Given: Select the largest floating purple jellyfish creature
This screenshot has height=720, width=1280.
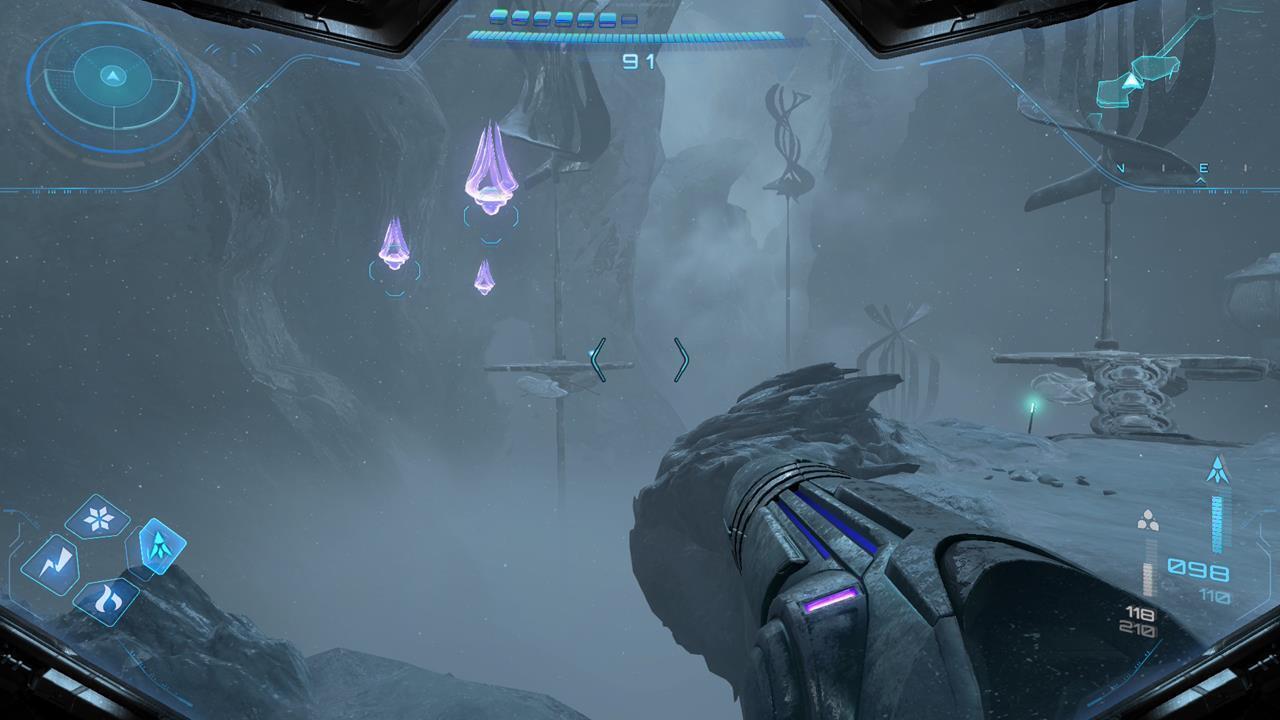Looking at the screenshot, I should 488,165.
